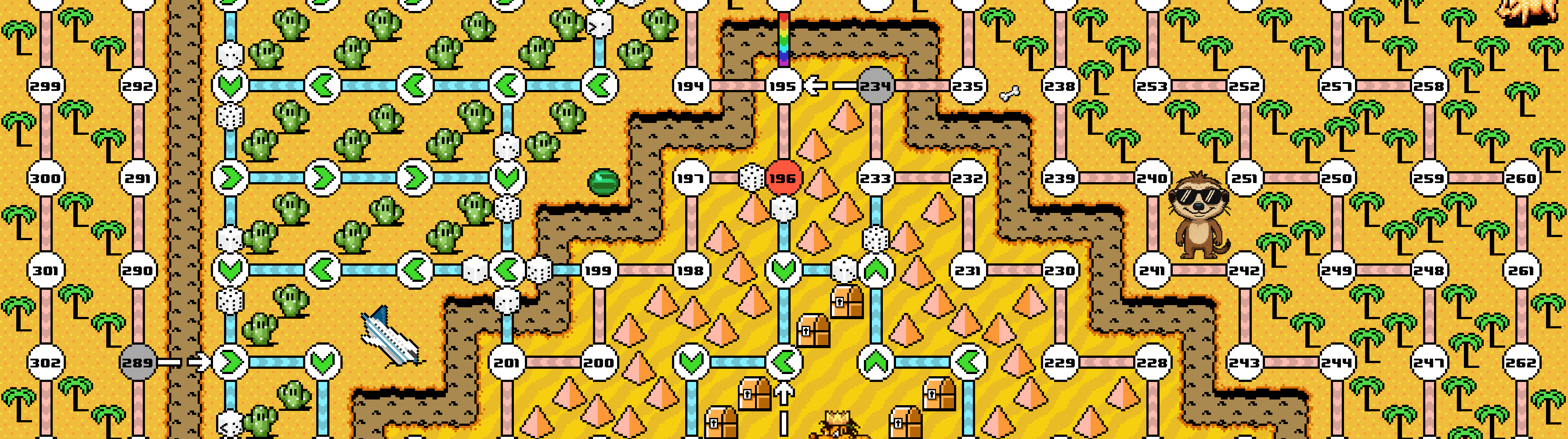Screen dimensions: 1568x439
Task: Click level node 195
Action: coord(783,86)
